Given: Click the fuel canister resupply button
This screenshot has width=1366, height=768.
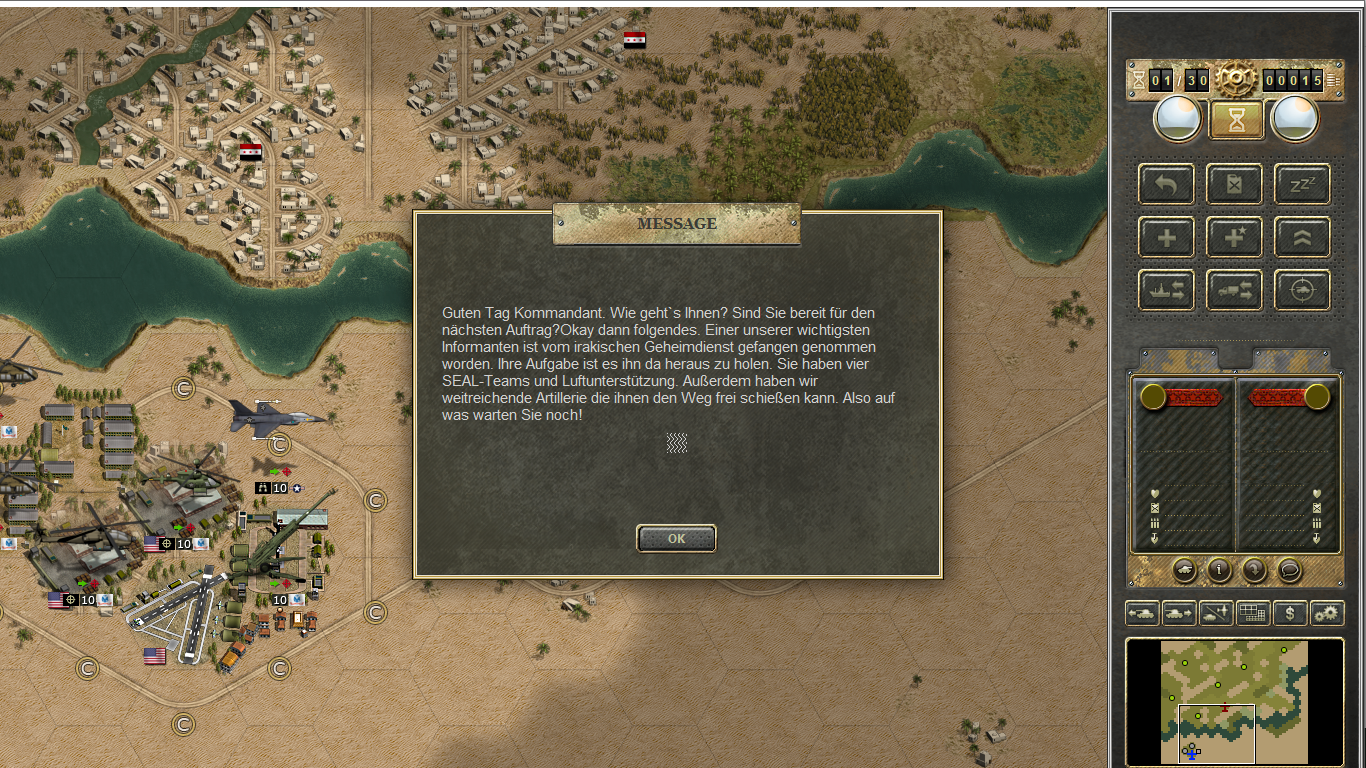Looking at the screenshot, I should coord(1234,184).
